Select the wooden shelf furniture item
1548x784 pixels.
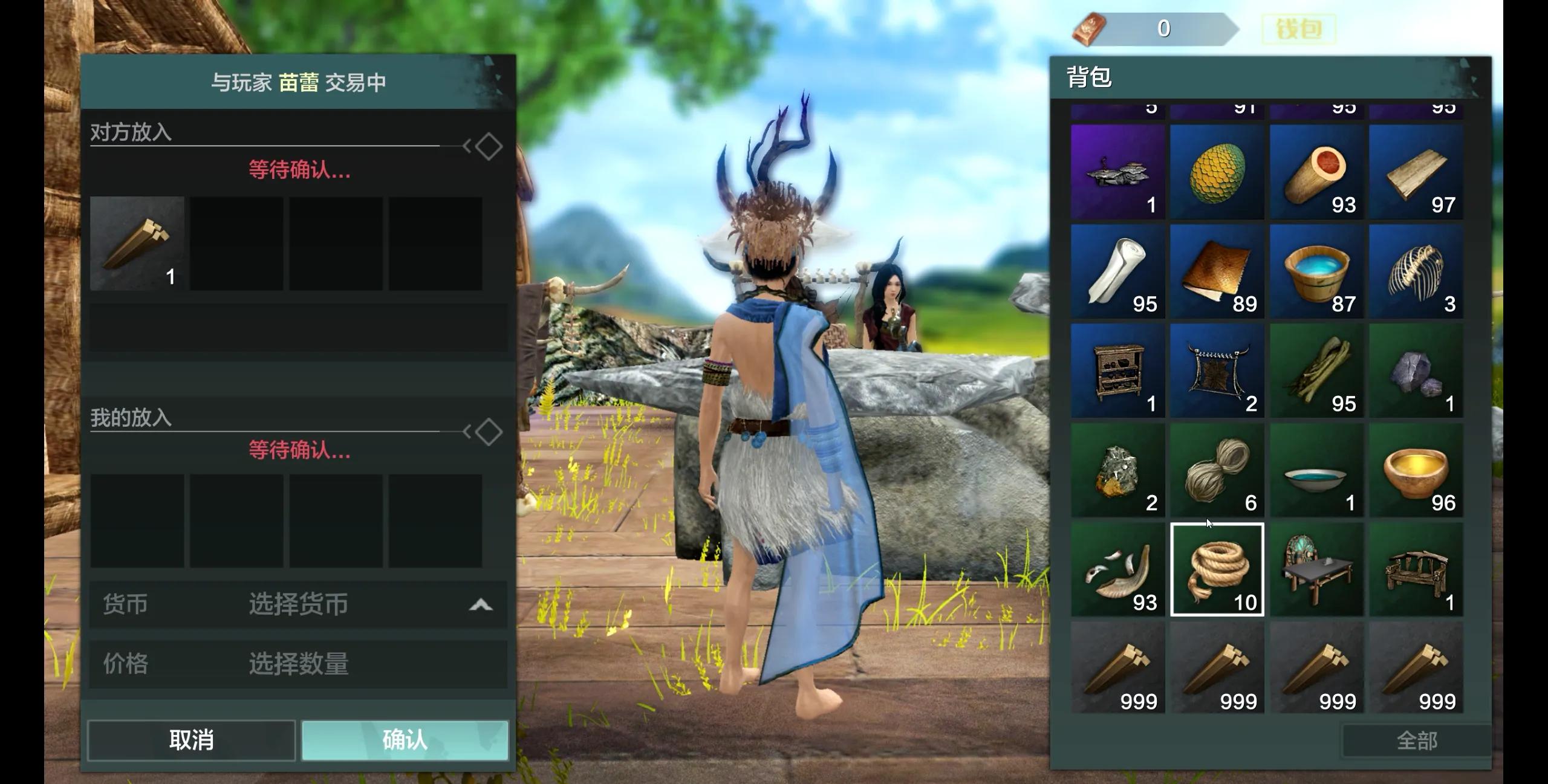[1117, 371]
